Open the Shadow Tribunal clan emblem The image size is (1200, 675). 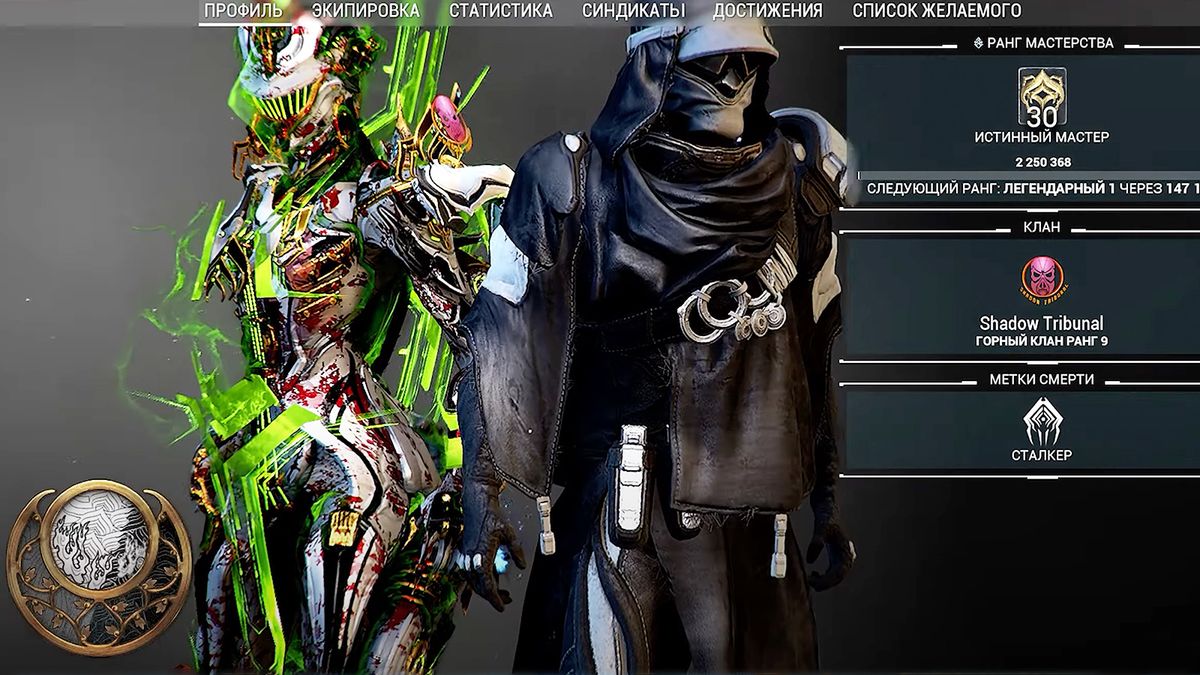click(1042, 282)
